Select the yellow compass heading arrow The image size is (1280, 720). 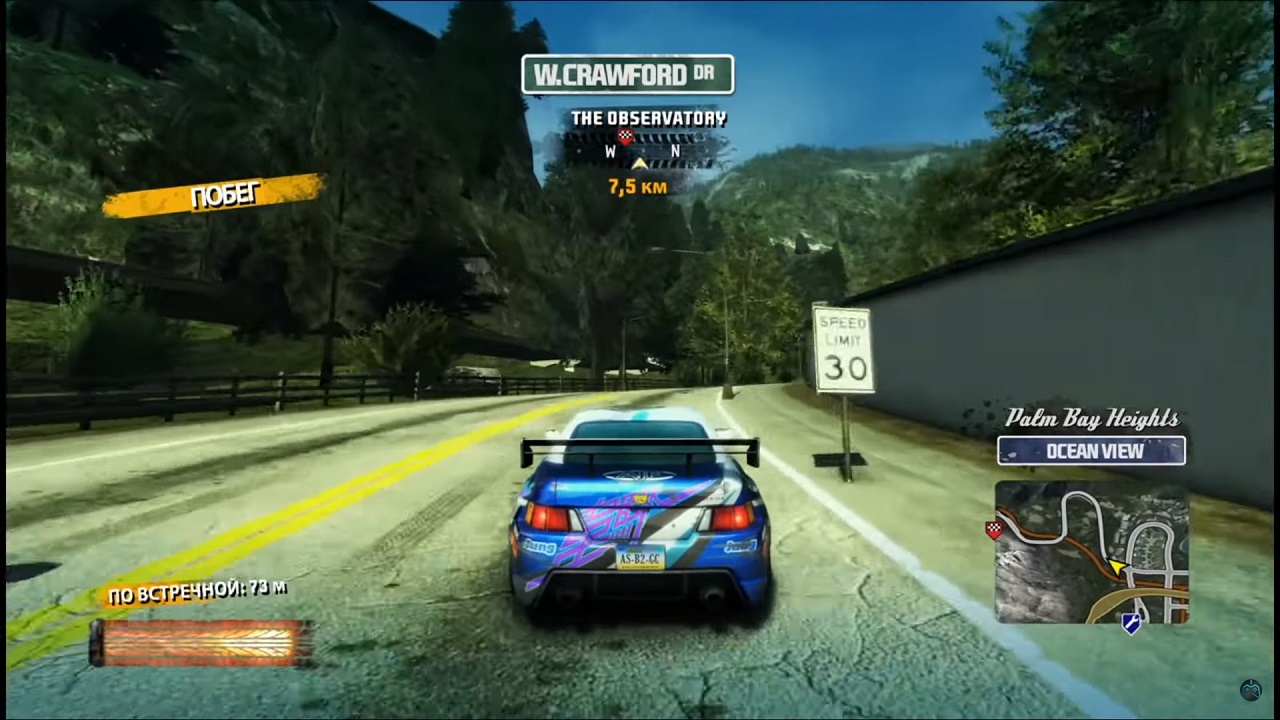pyautogui.click(x=639, y=164)
